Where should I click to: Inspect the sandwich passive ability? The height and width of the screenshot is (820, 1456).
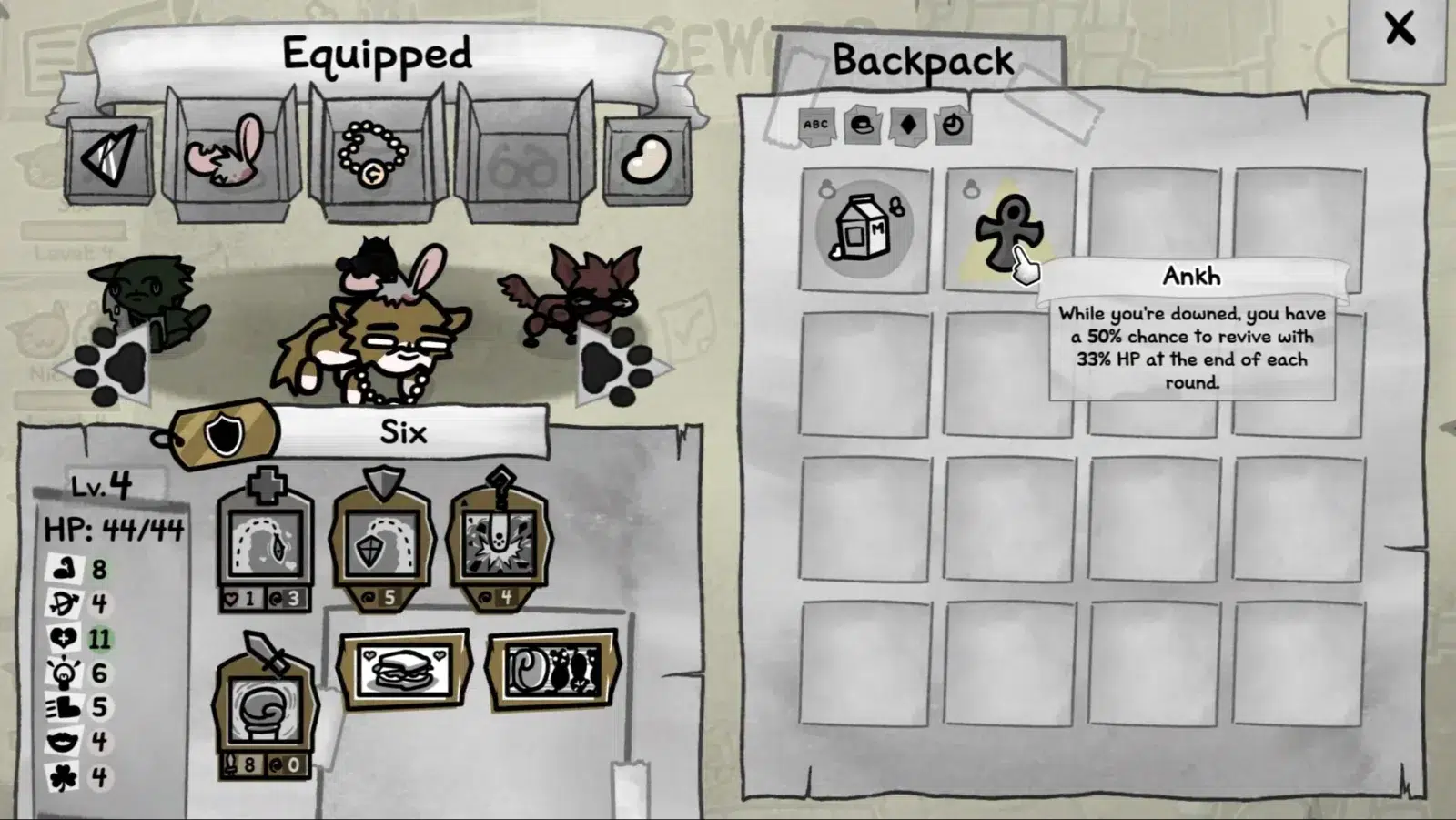(404, 669)
